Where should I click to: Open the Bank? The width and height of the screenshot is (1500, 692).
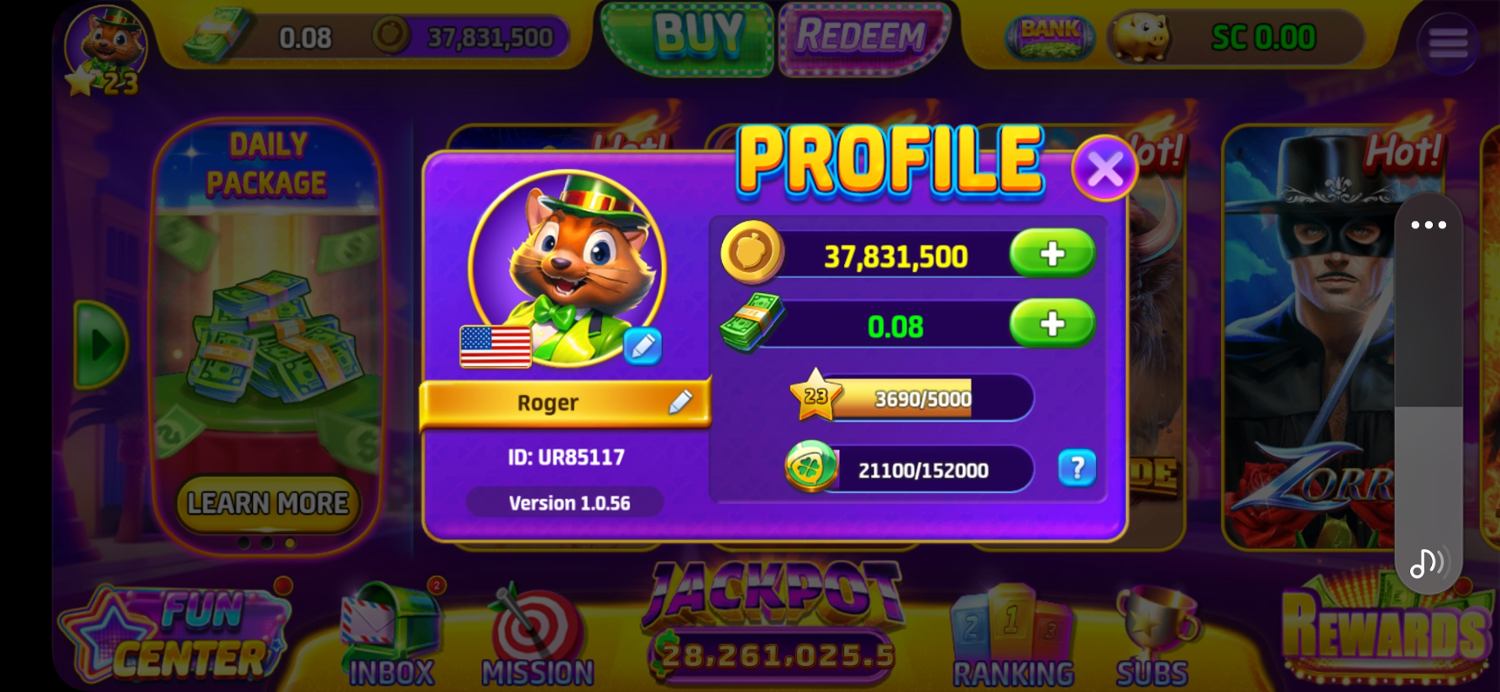[1049, 36]
